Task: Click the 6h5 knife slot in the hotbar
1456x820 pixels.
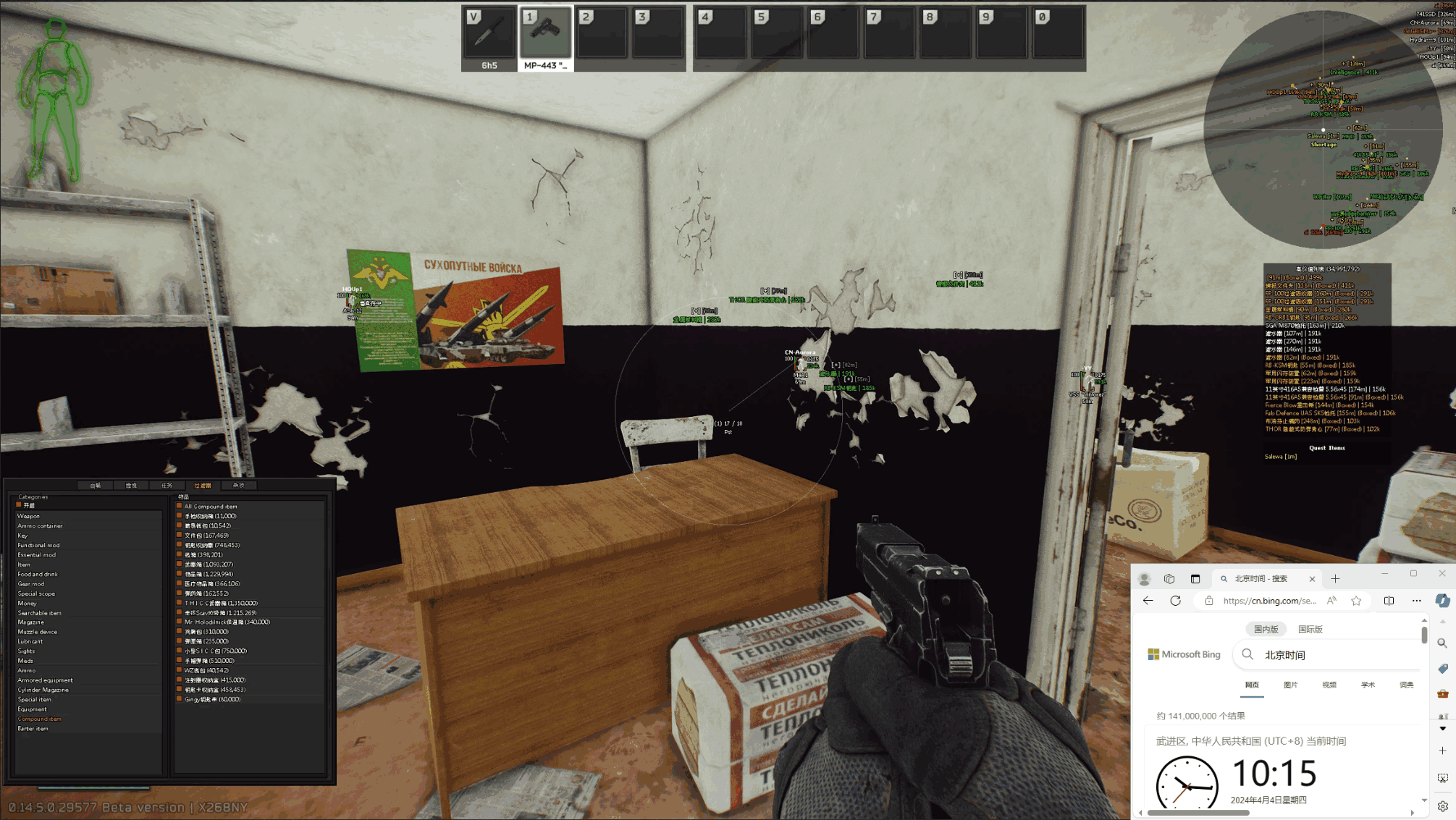Action: [x=490, y=35]
